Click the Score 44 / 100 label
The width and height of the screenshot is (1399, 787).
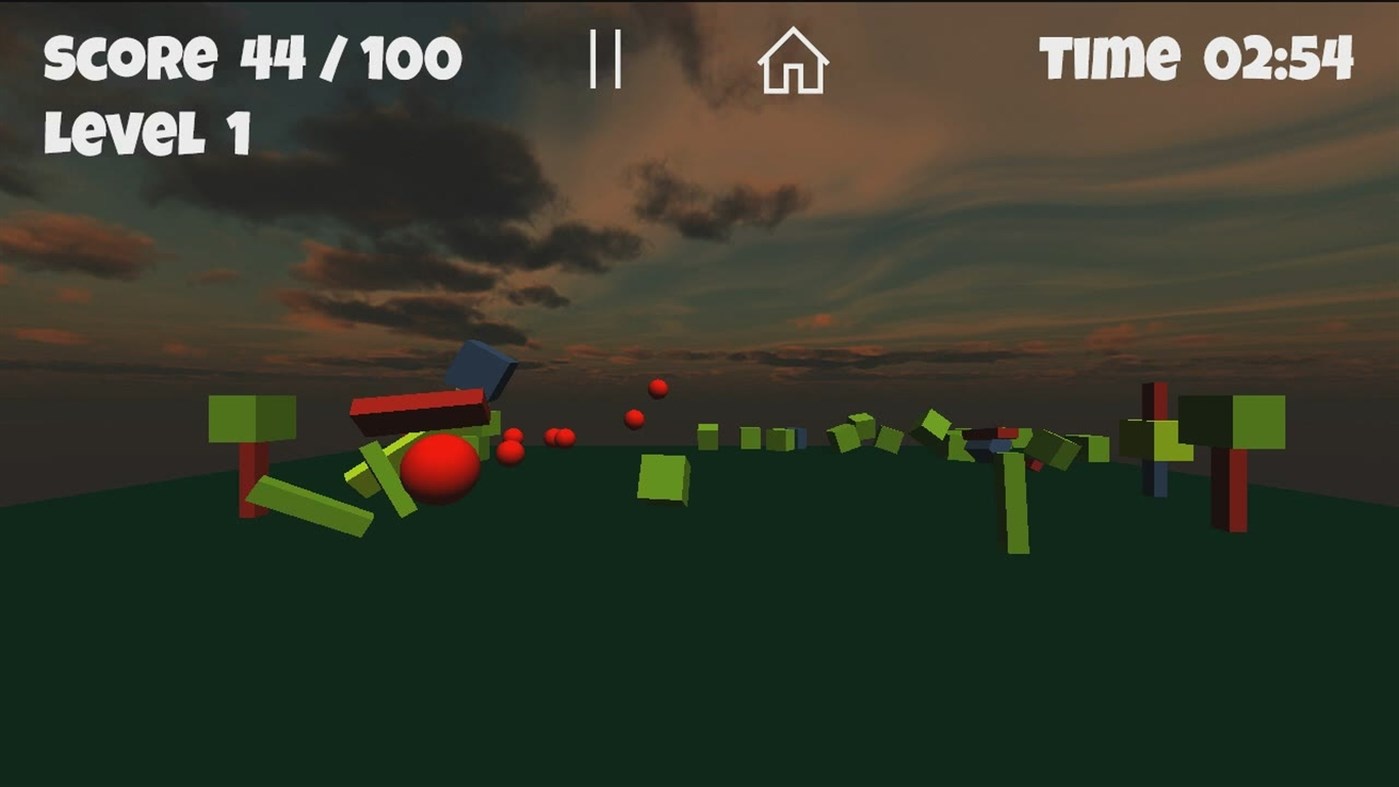tap(248, 55)
